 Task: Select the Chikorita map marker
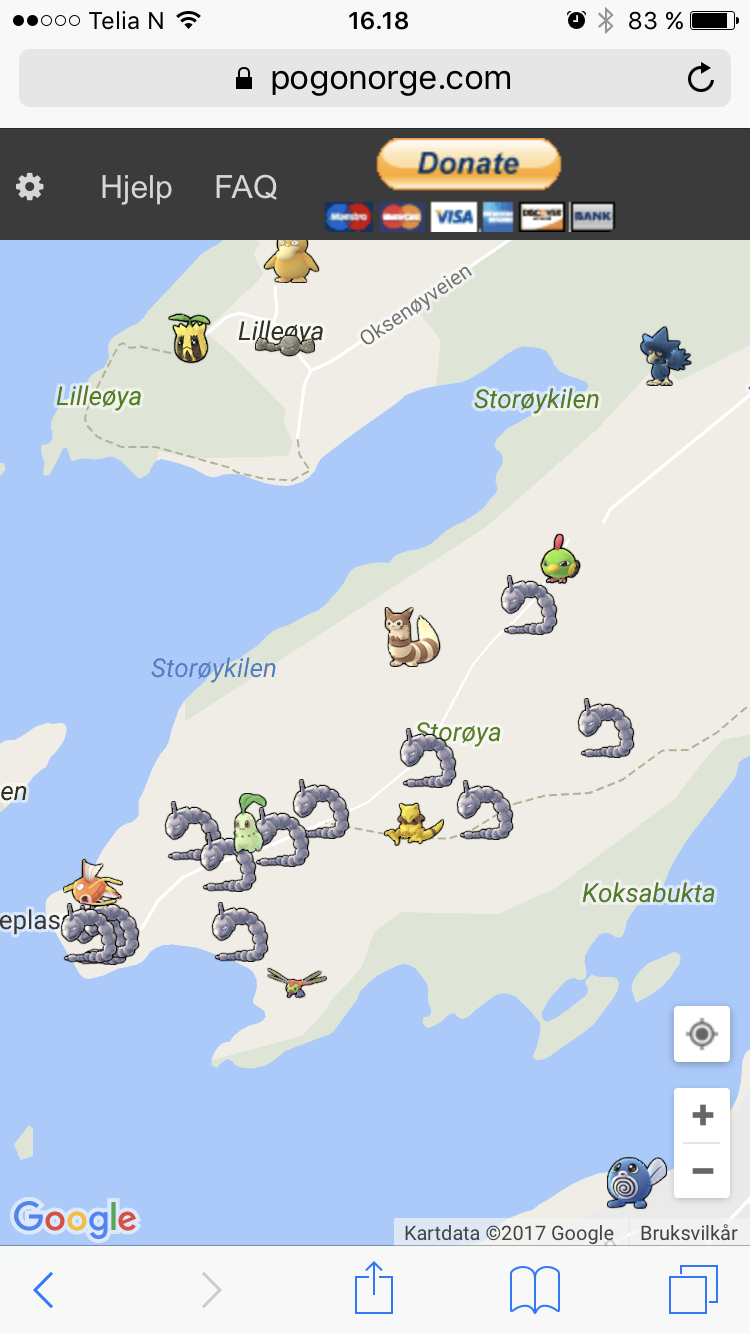point(247,826)
